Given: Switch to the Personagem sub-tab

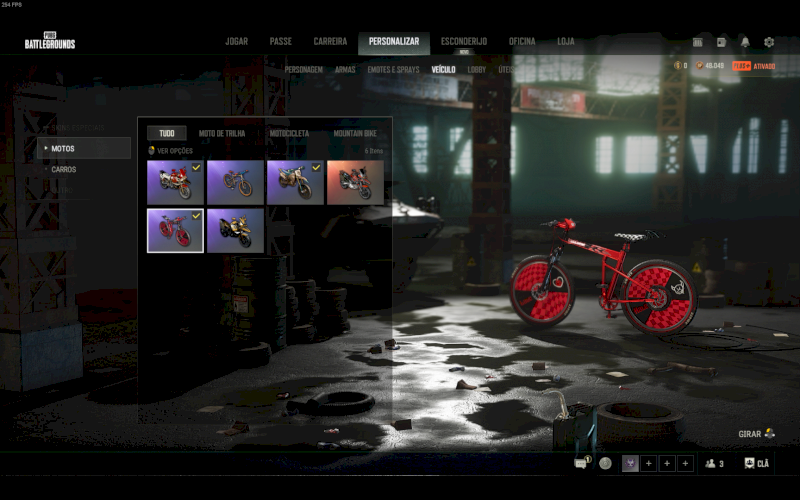Looking at the screenshot, I should pos(303,70).
